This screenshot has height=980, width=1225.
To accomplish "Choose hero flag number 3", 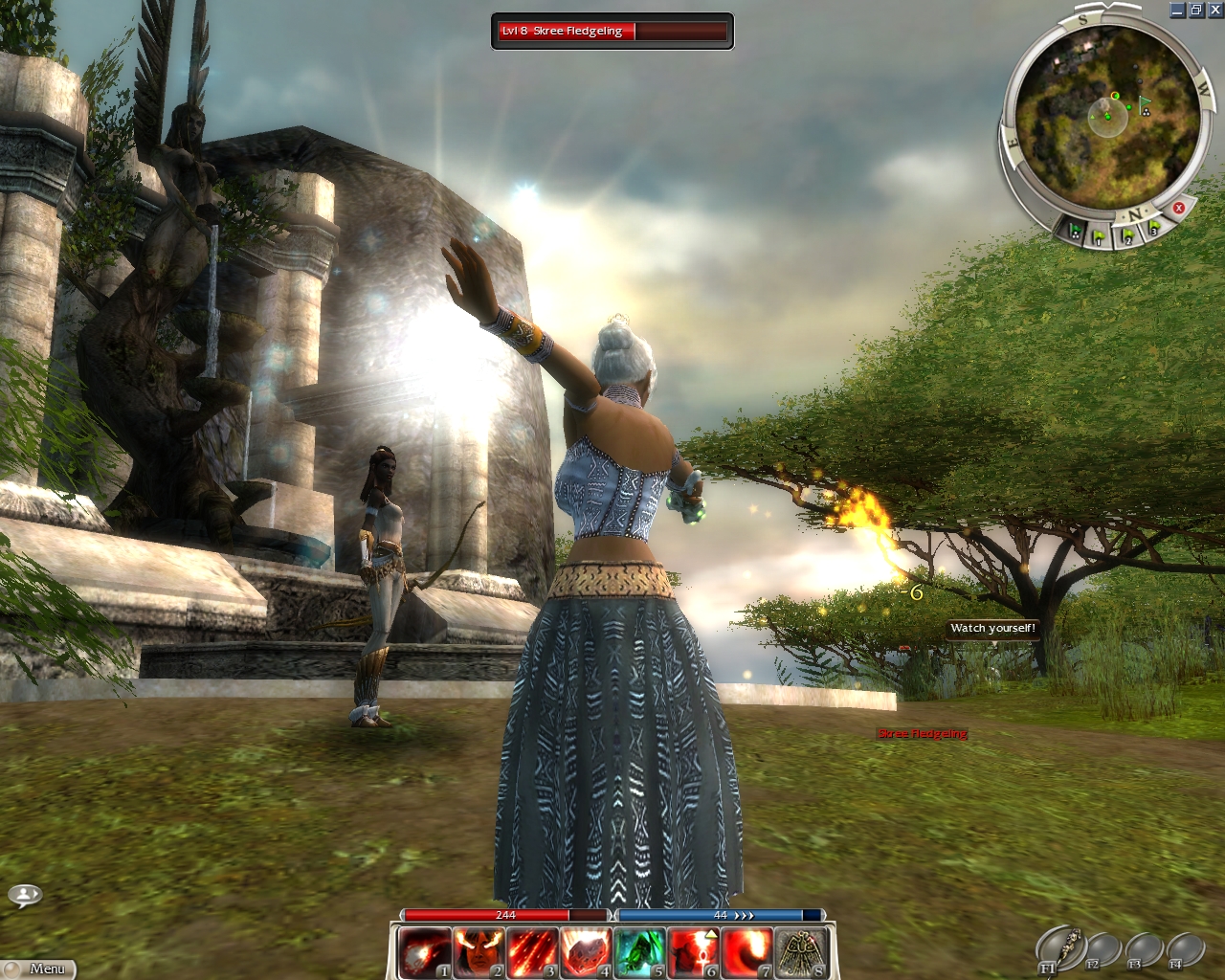I will point(1154,228).
